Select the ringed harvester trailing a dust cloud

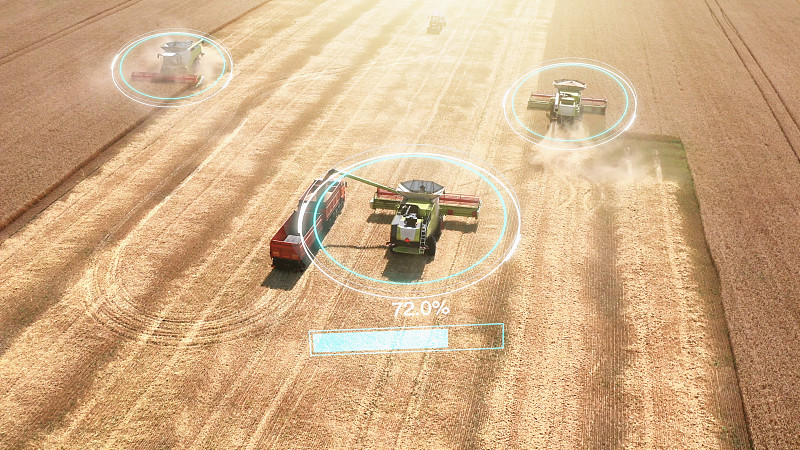[568, 101]
